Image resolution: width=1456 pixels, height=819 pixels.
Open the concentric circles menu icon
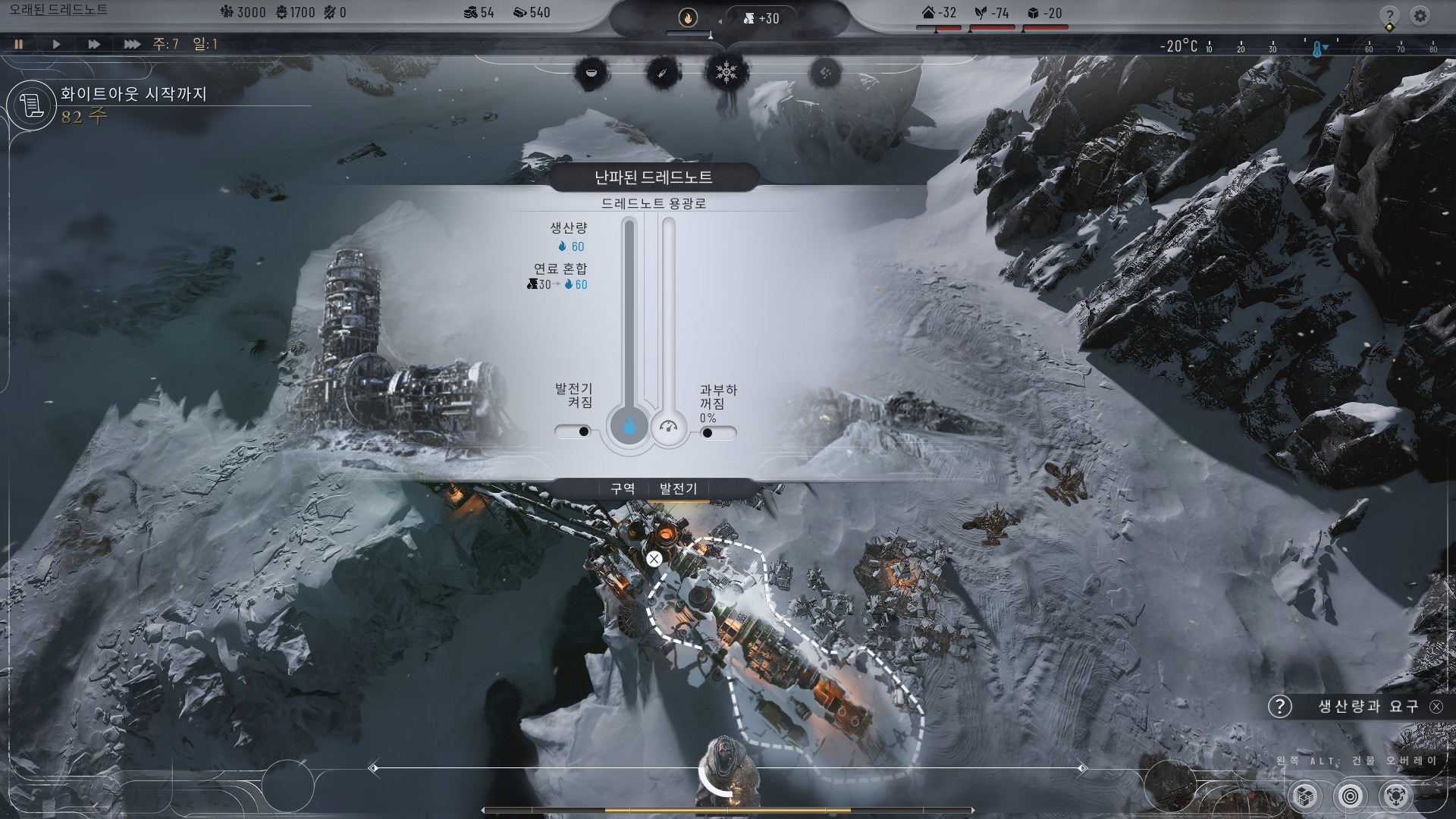1351,795
